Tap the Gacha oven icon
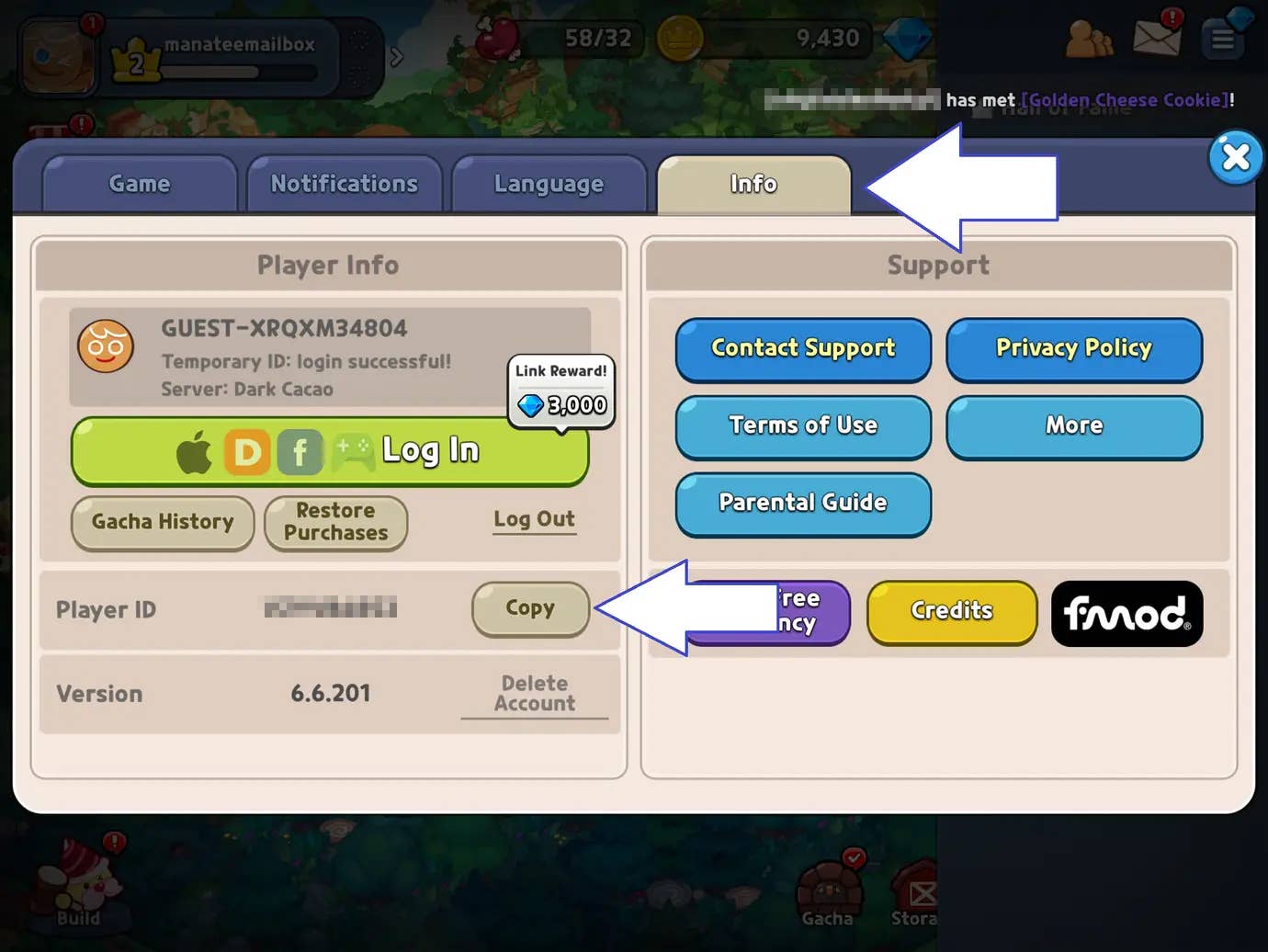 click(828, 887)
